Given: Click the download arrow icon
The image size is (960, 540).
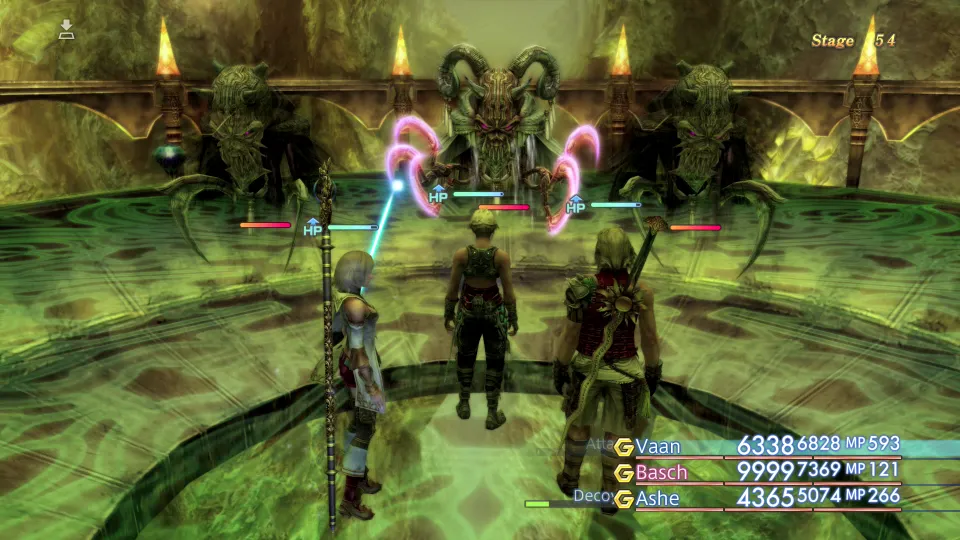Looking at the screenshot, I should pyautogui.click(x=67, y=29).
